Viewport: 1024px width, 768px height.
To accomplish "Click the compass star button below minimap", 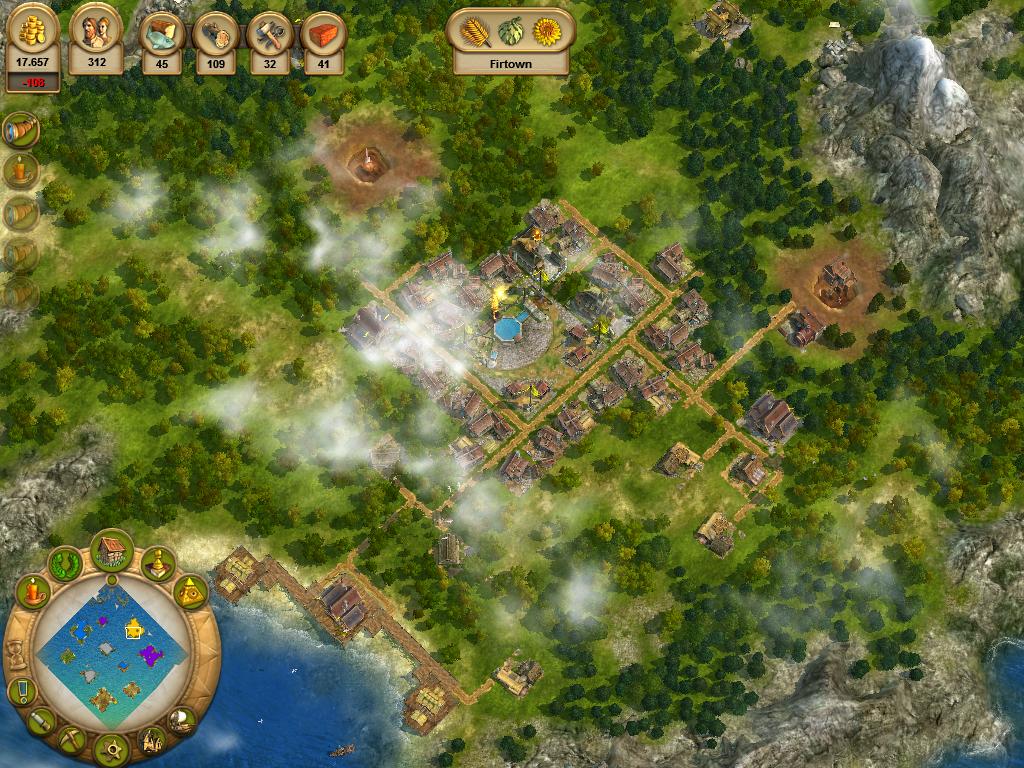I will (x=111, y=747).
